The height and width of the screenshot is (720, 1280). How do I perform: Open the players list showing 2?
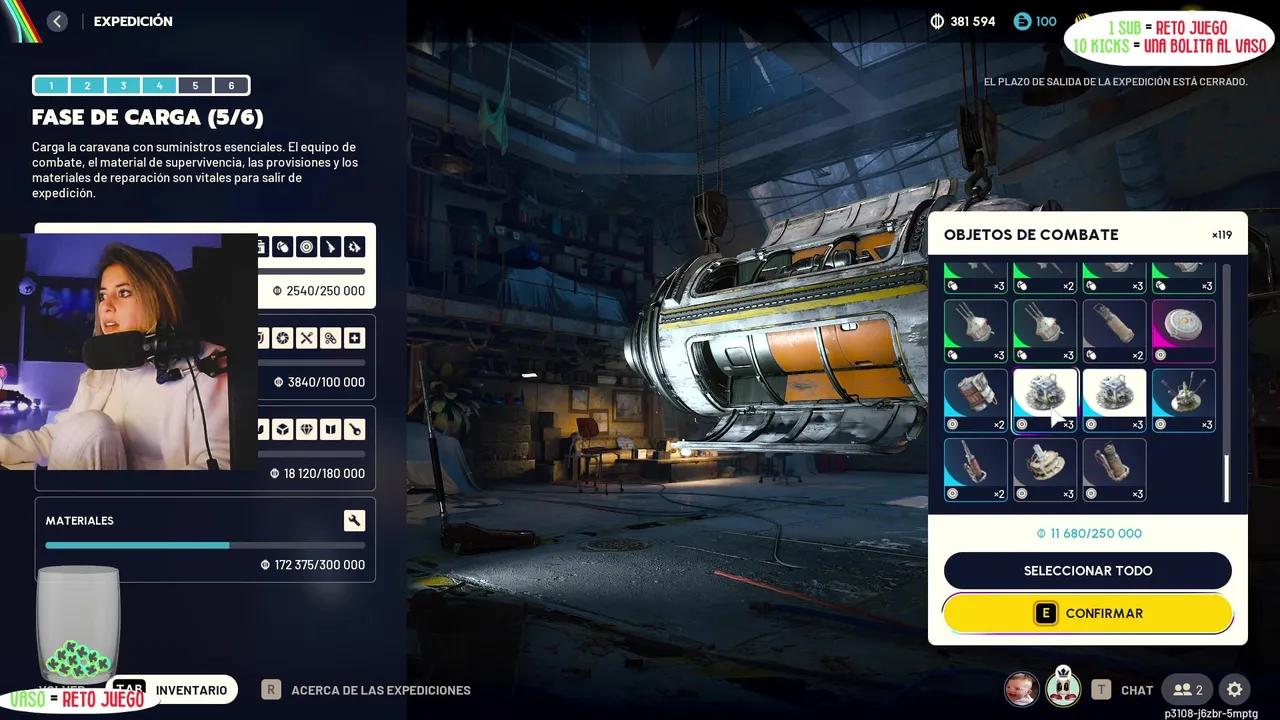click(x=1188, y=690)
